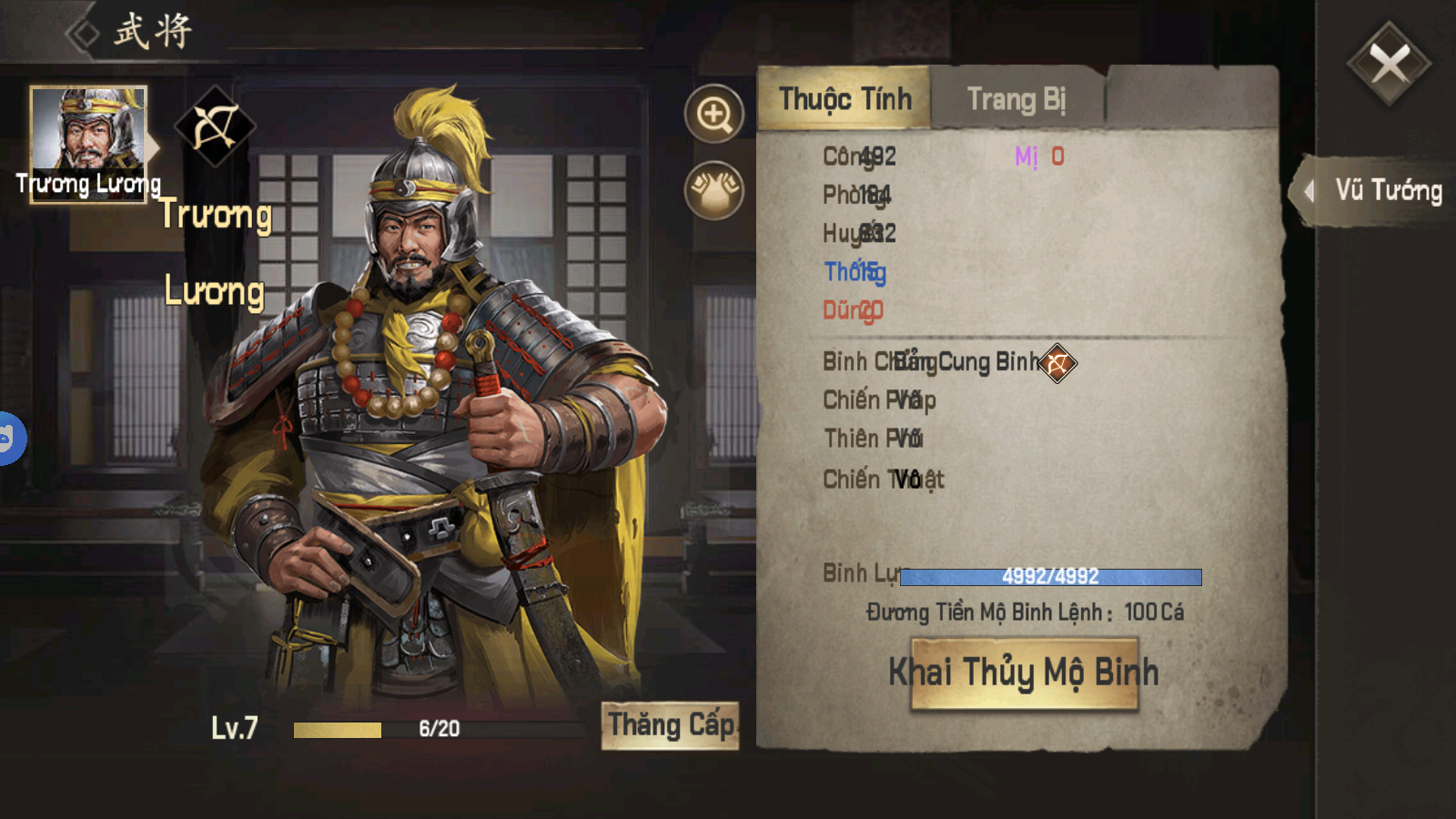Click the round hands icon below the magnifier
Viewport: 1456px width, 819px height.
714,190
